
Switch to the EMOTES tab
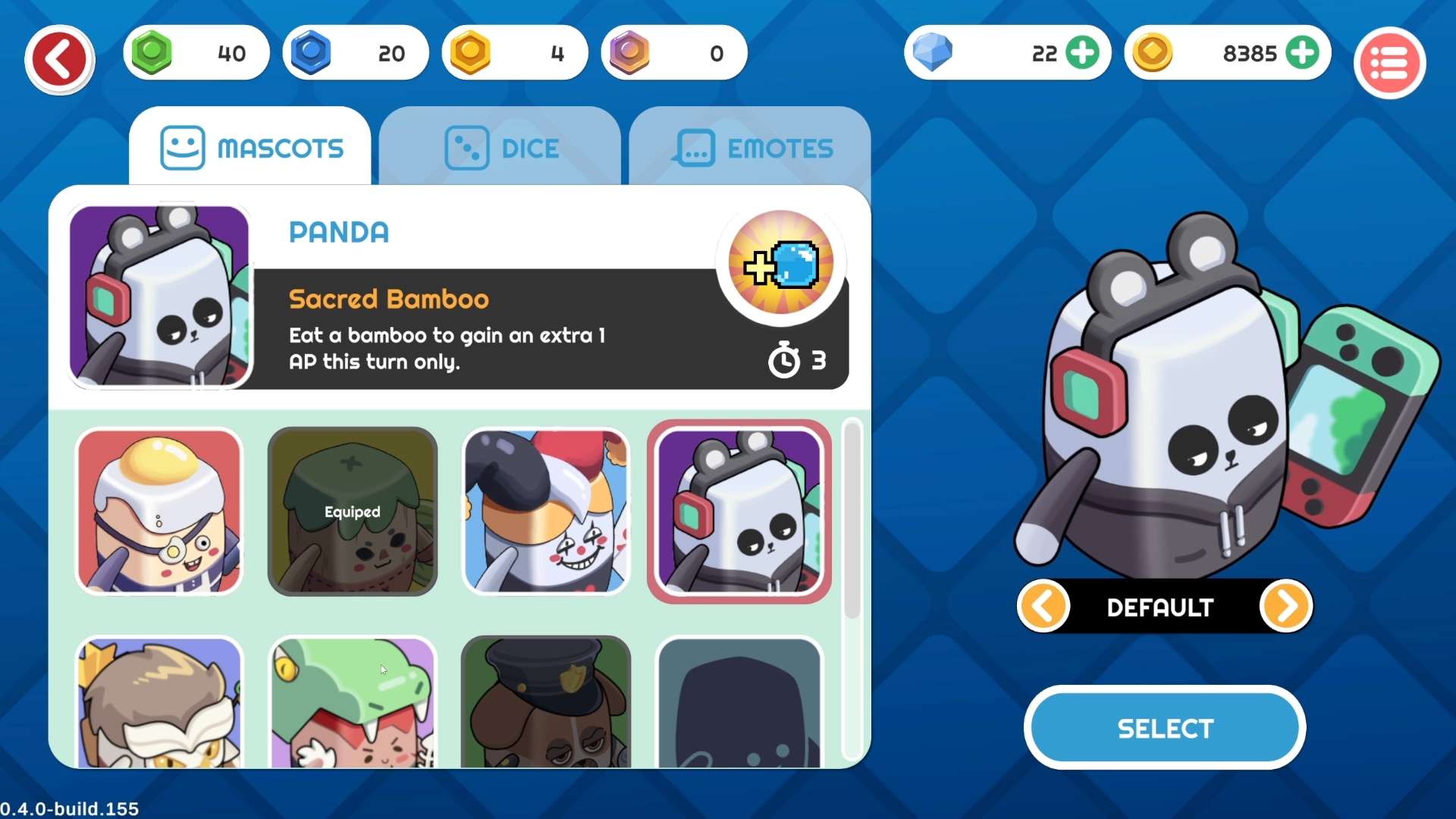(x=751, y=148)
